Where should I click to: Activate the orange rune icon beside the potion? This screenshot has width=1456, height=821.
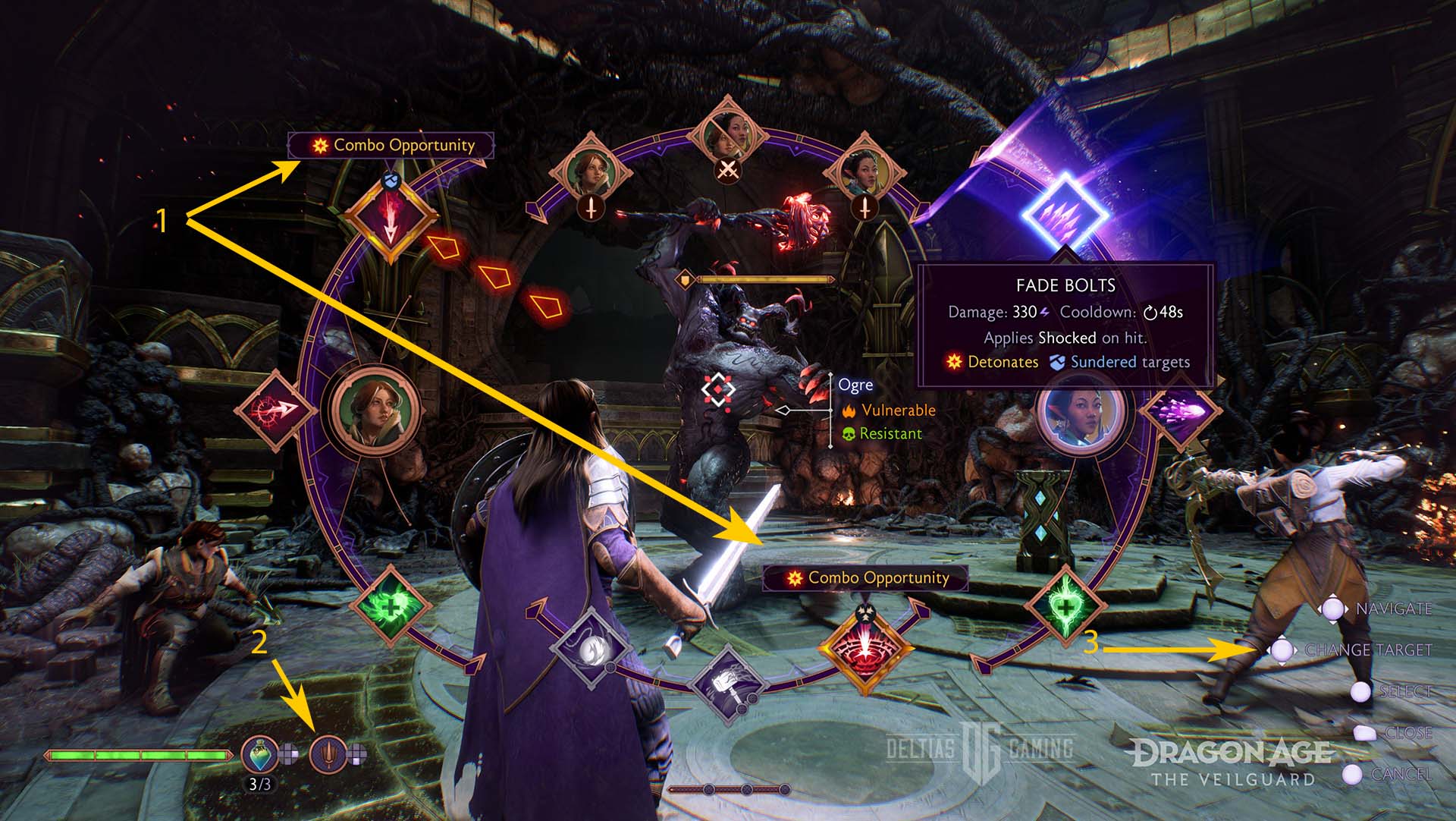click(328, 754)
